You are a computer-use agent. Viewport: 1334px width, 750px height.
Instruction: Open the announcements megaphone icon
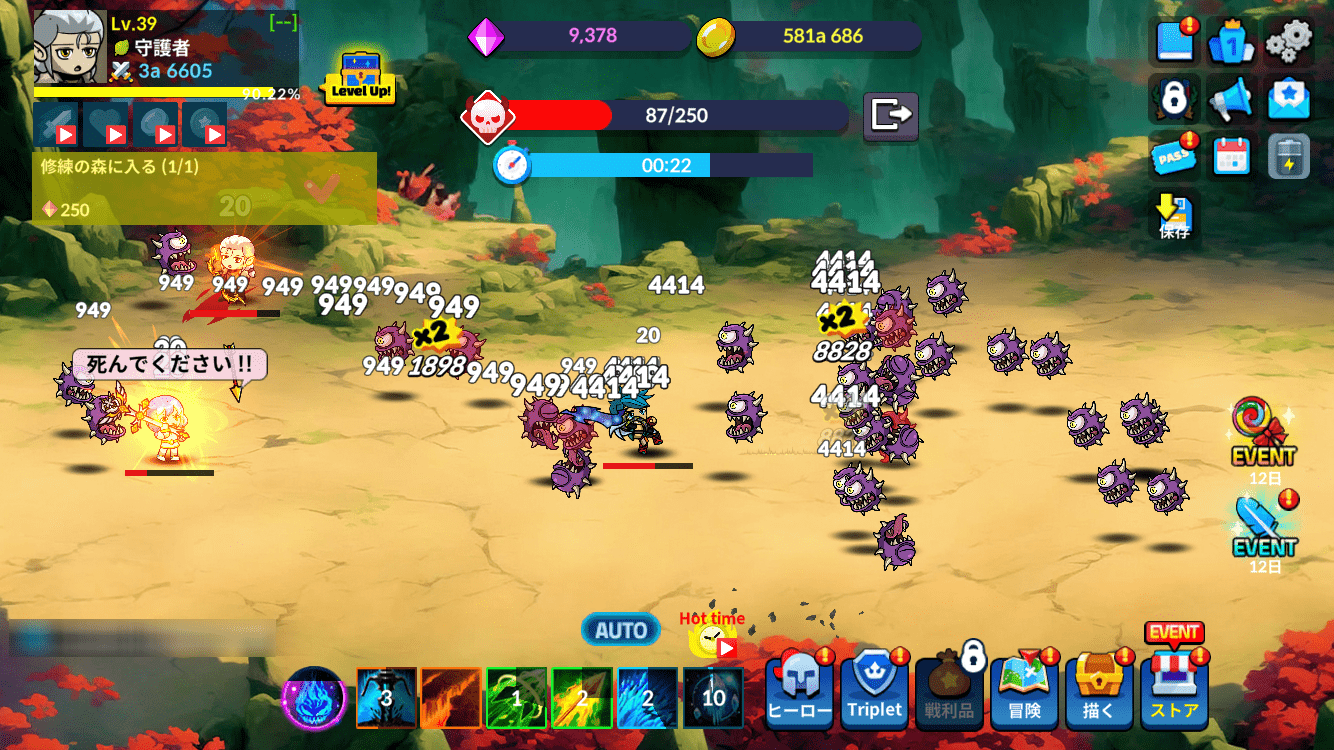point(1231,99)
